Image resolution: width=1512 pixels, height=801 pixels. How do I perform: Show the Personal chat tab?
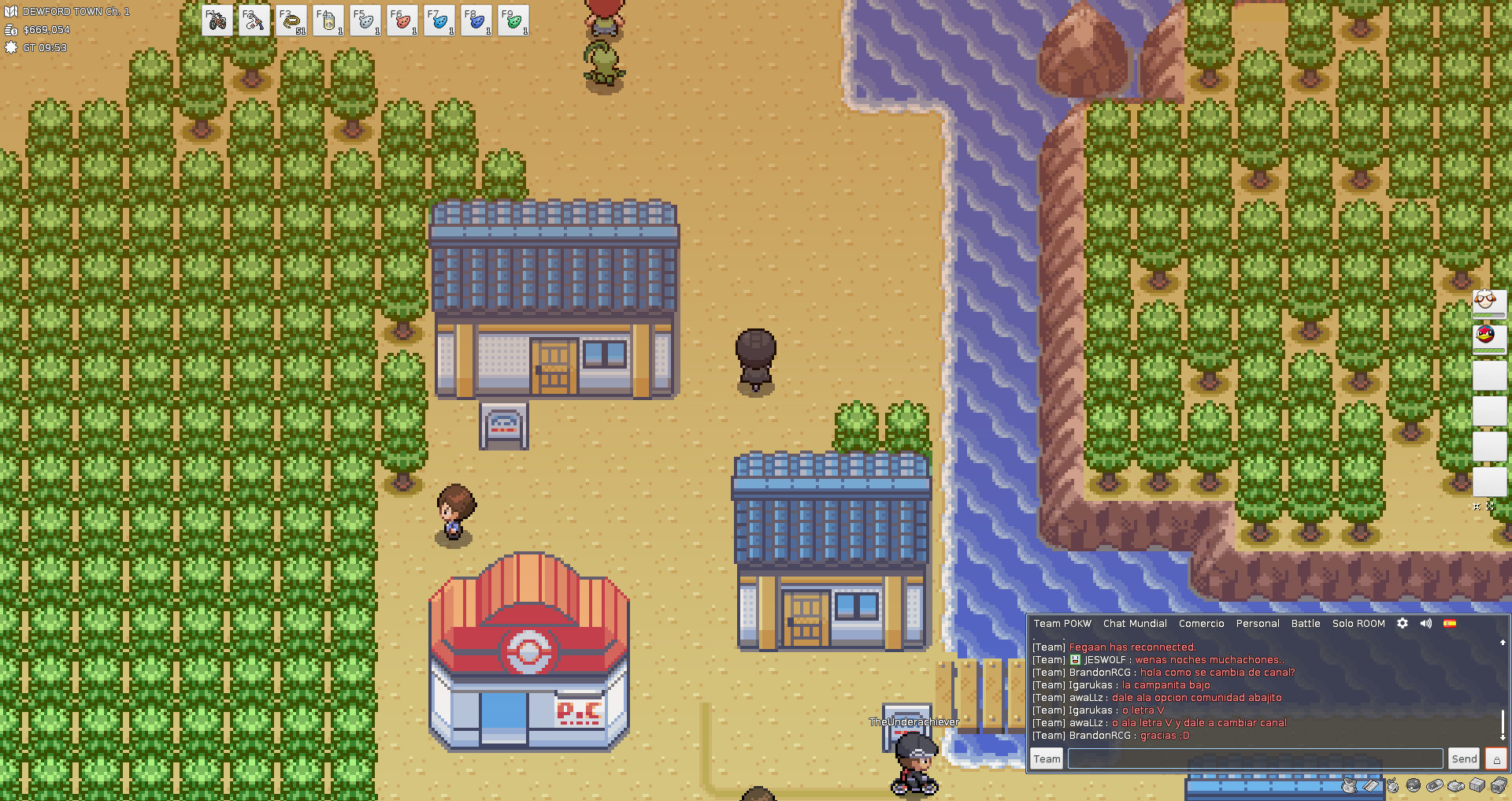click(1258, 624)
